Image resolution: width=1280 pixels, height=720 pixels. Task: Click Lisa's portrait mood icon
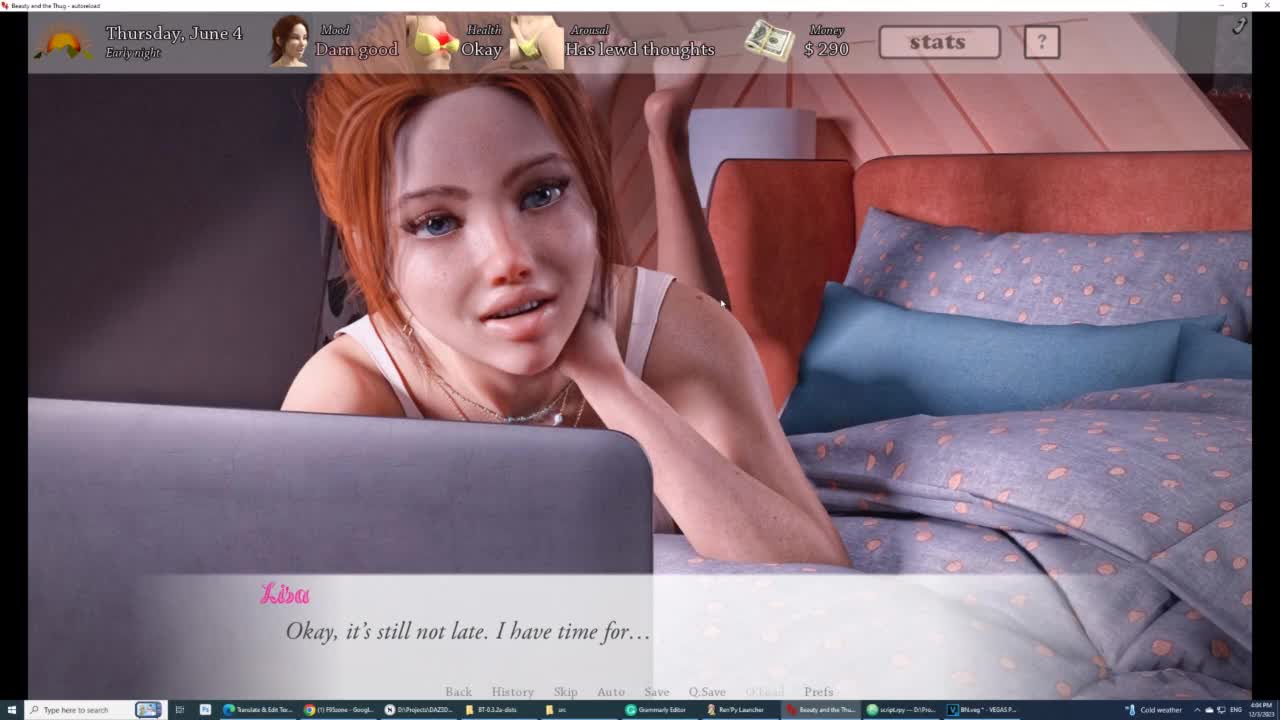[290, 42]
